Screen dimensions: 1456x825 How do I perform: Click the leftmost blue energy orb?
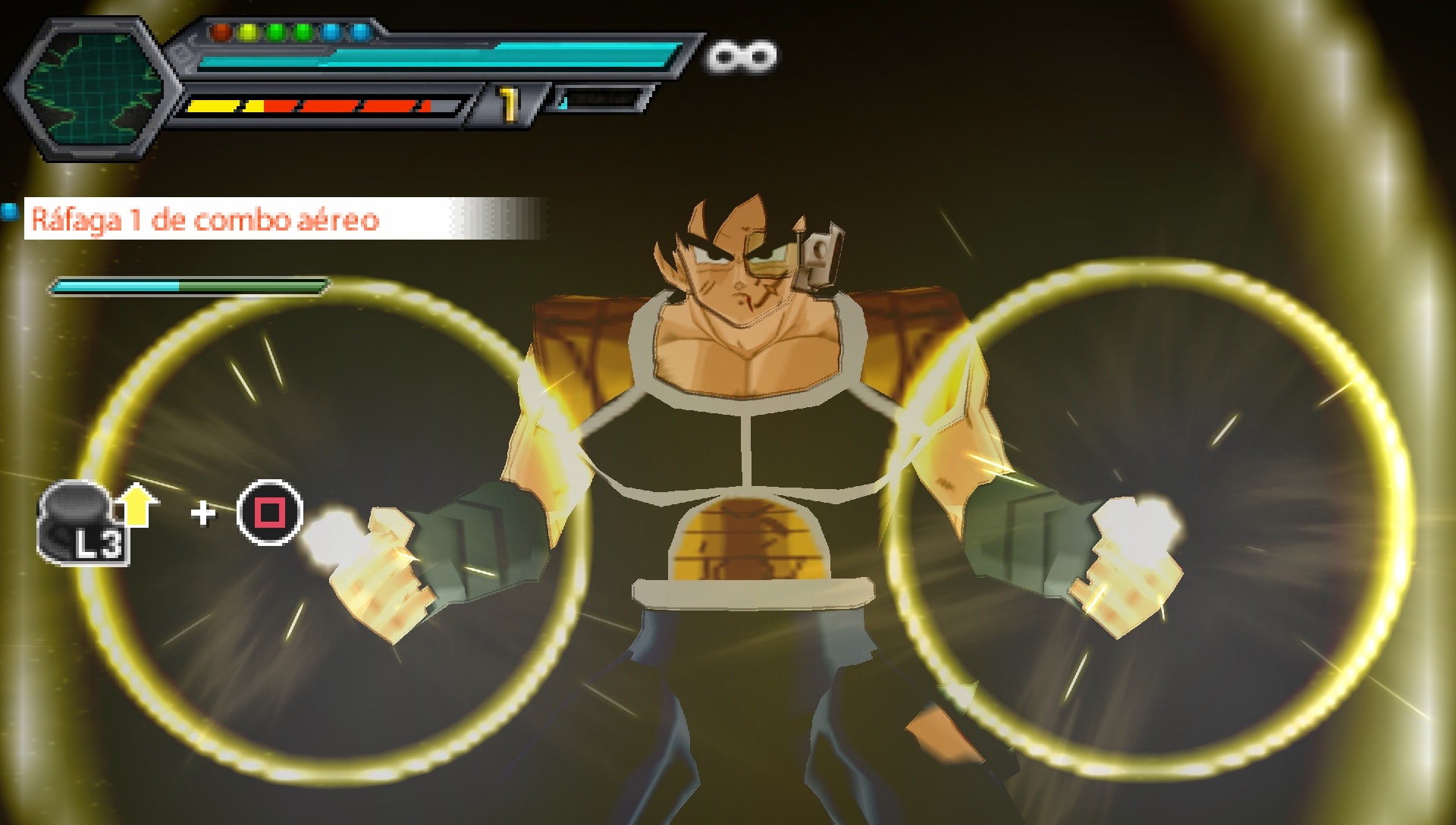click(x=332, y=32)
